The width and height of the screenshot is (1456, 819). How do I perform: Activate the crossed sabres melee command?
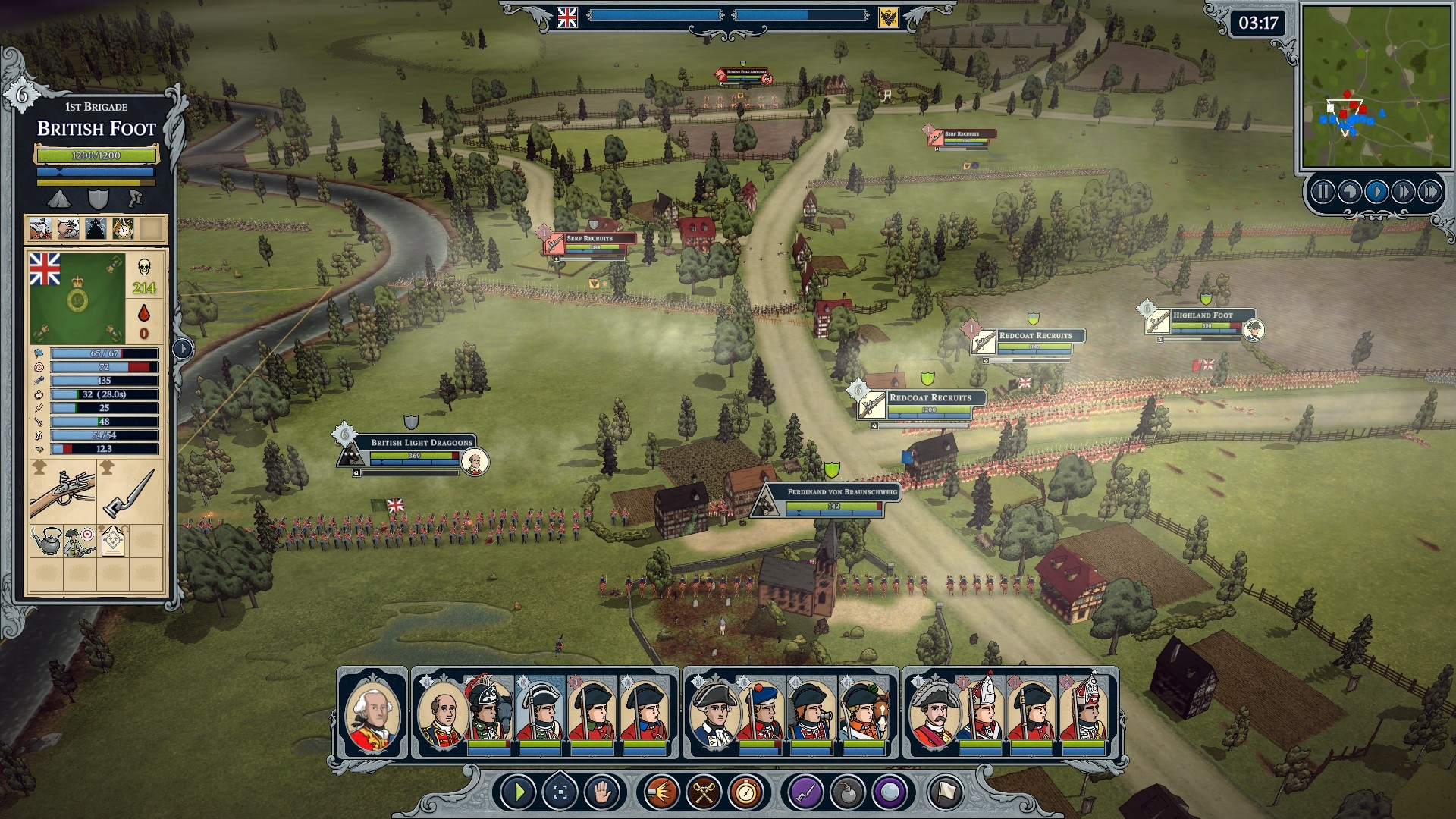[x=703, y=793]
